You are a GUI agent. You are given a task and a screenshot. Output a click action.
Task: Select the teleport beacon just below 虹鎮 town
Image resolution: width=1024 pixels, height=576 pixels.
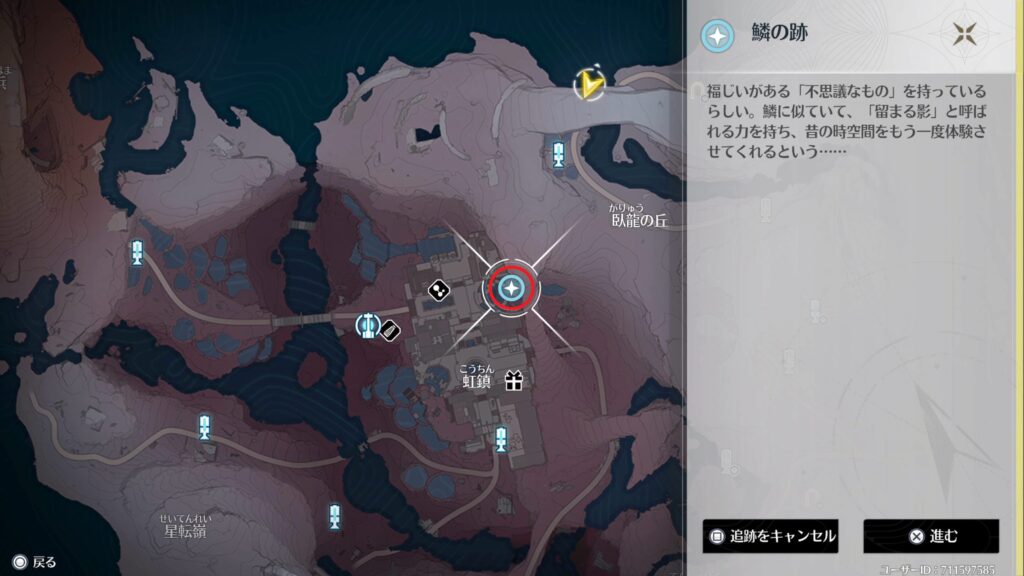[501, 437]
